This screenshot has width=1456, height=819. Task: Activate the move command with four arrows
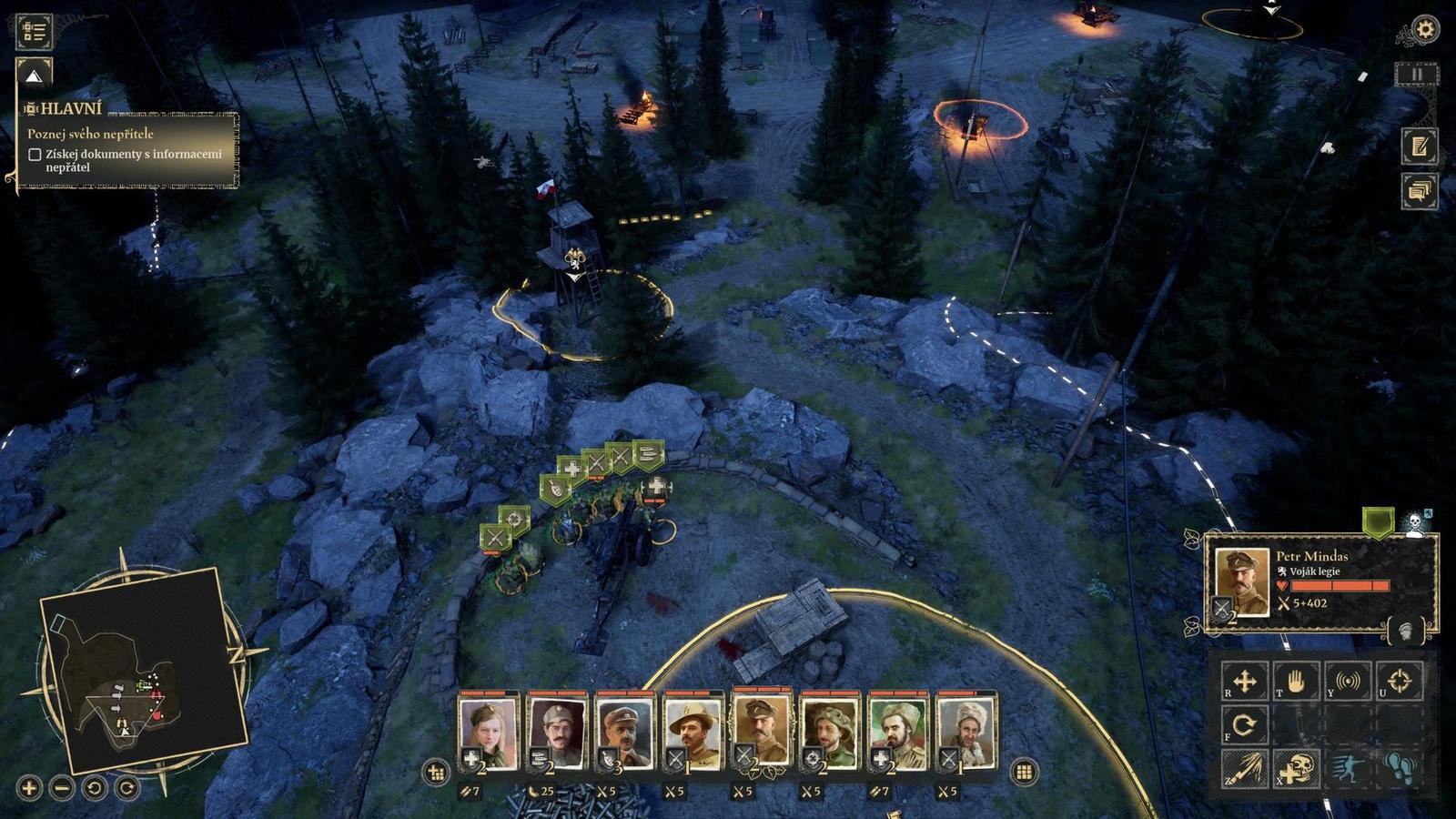[1244, 681]
